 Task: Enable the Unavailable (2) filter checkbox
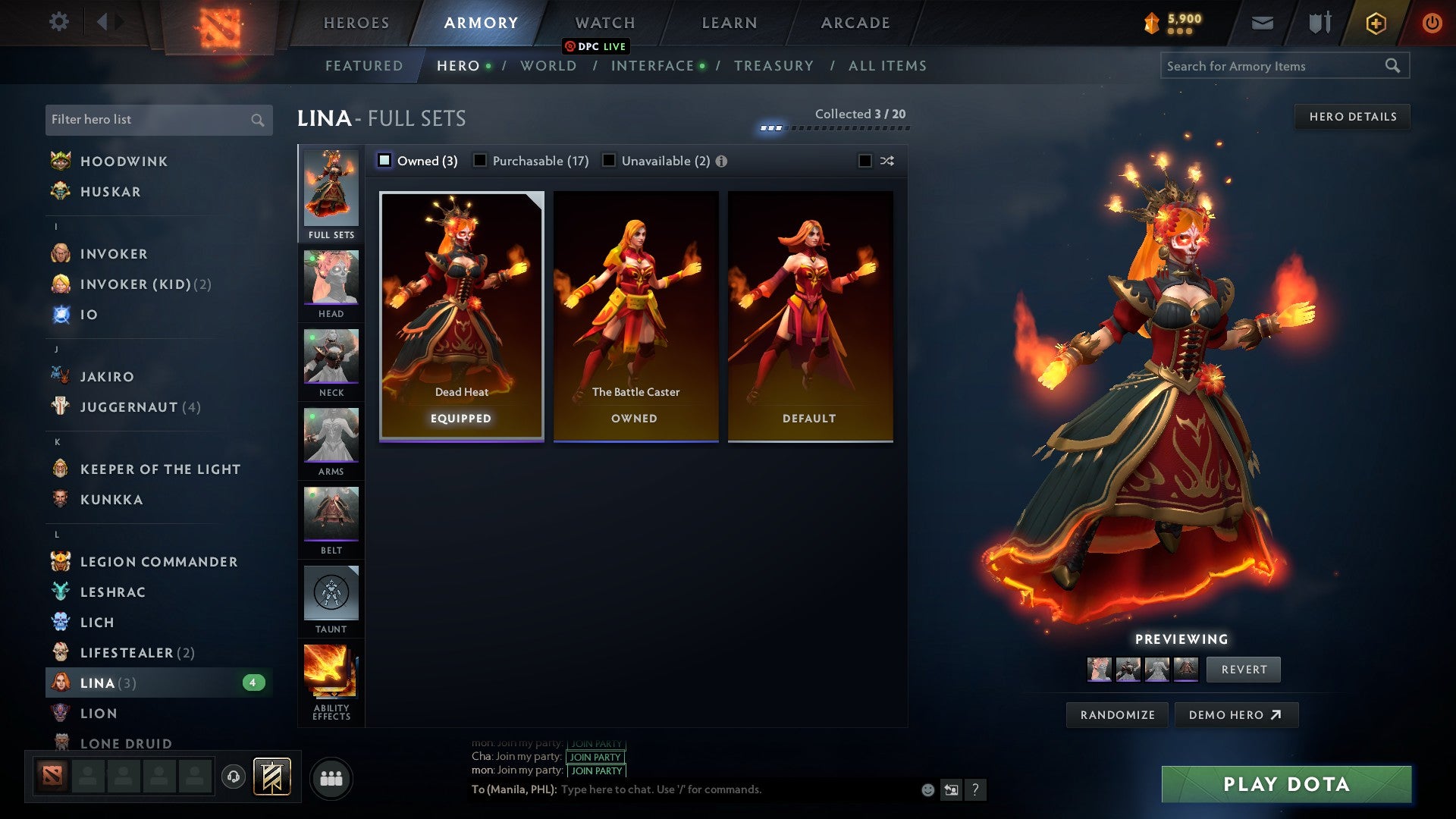click(607, 160)
